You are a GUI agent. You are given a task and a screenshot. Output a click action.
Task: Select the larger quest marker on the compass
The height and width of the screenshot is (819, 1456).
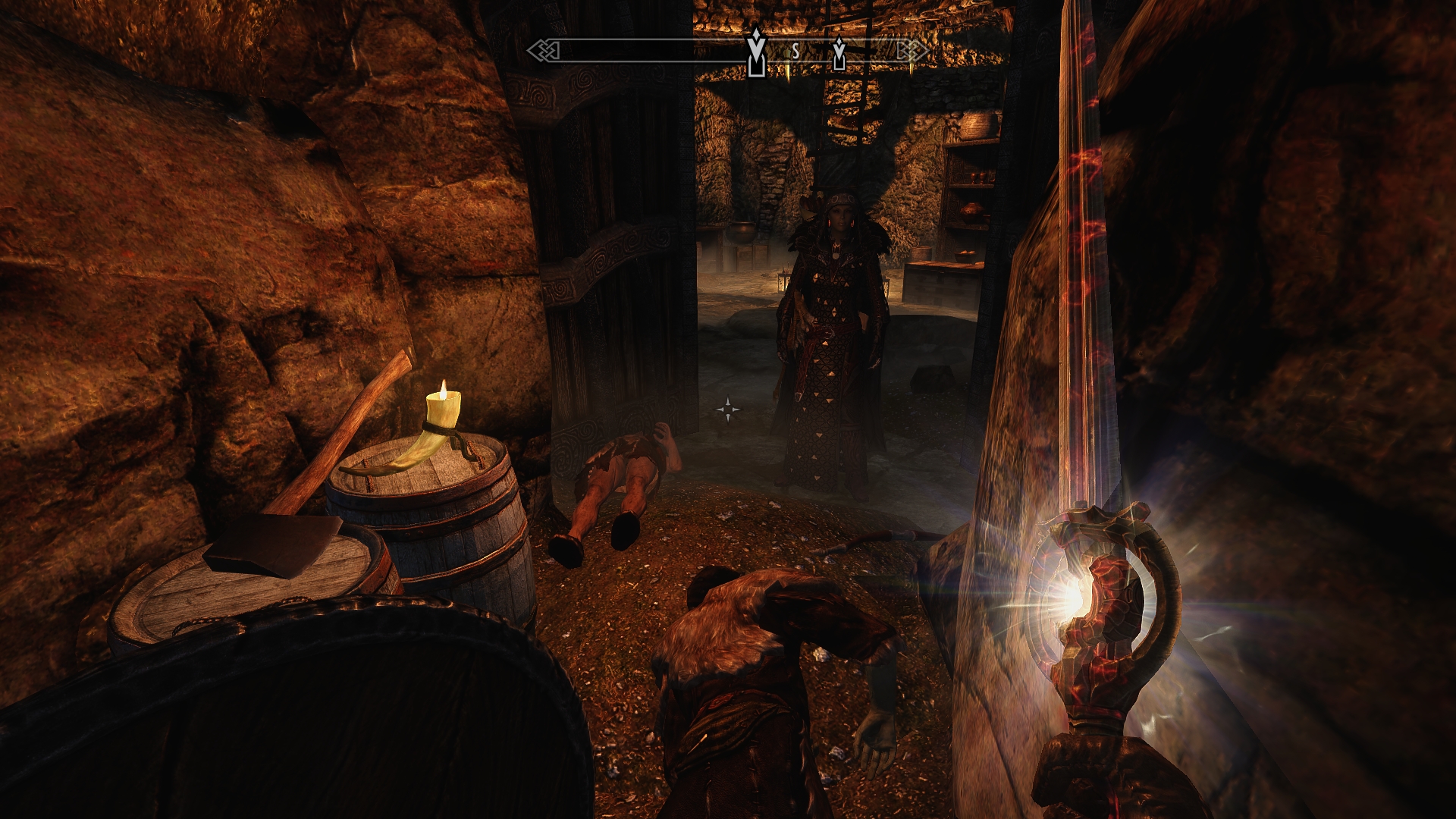pyautogui.click(x=755, y=52)
